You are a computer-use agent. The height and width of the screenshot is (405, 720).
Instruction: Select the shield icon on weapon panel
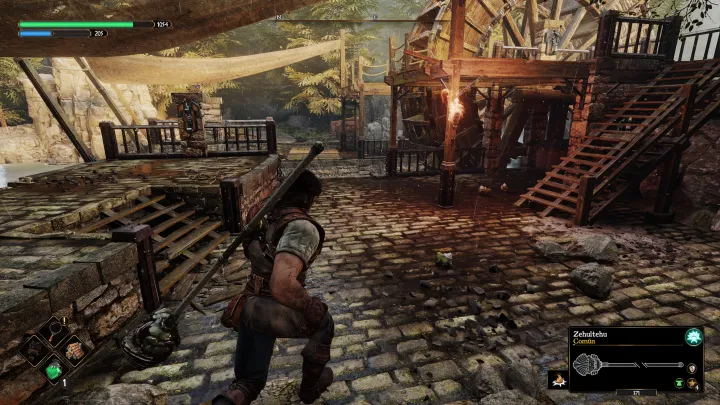693,368
